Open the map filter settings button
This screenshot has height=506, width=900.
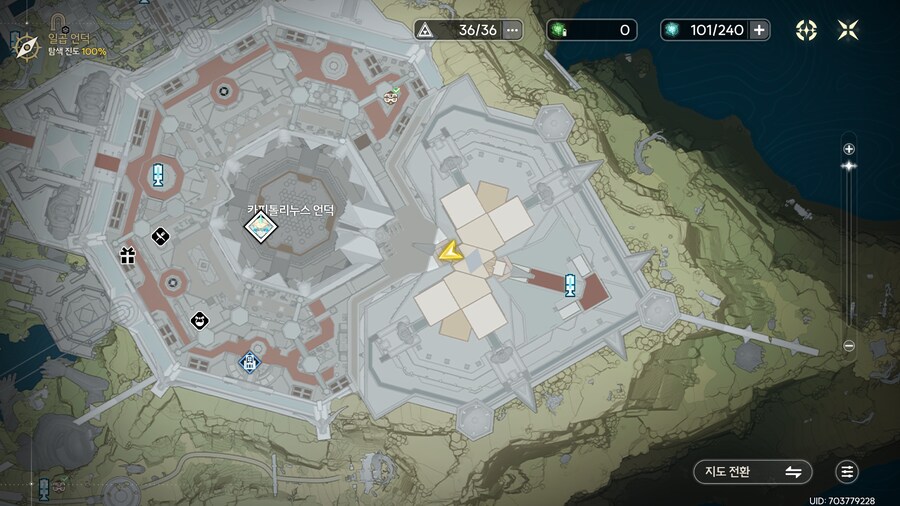coord(848,472)
